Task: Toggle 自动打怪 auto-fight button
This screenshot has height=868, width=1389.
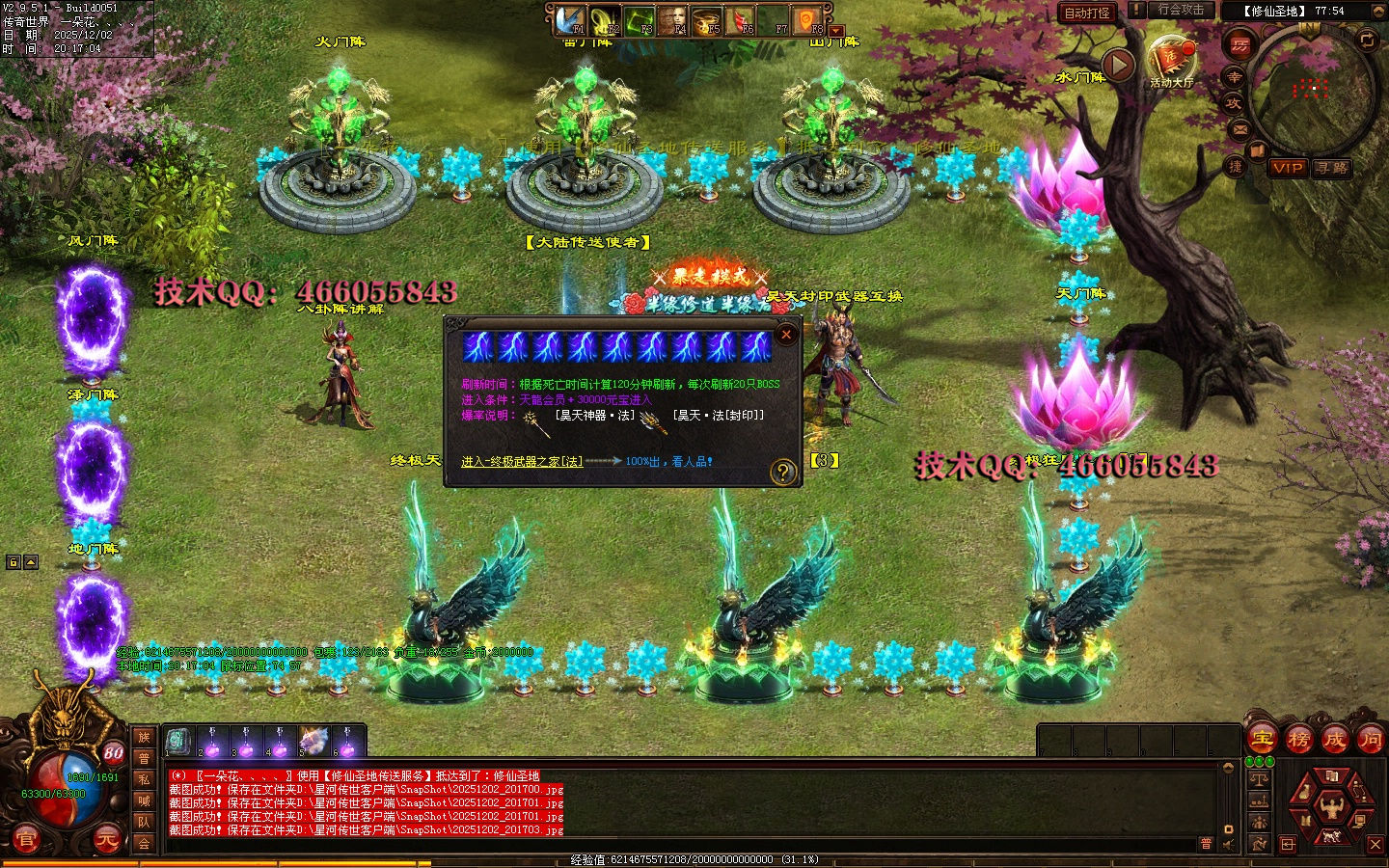Action: (1087, 13)
